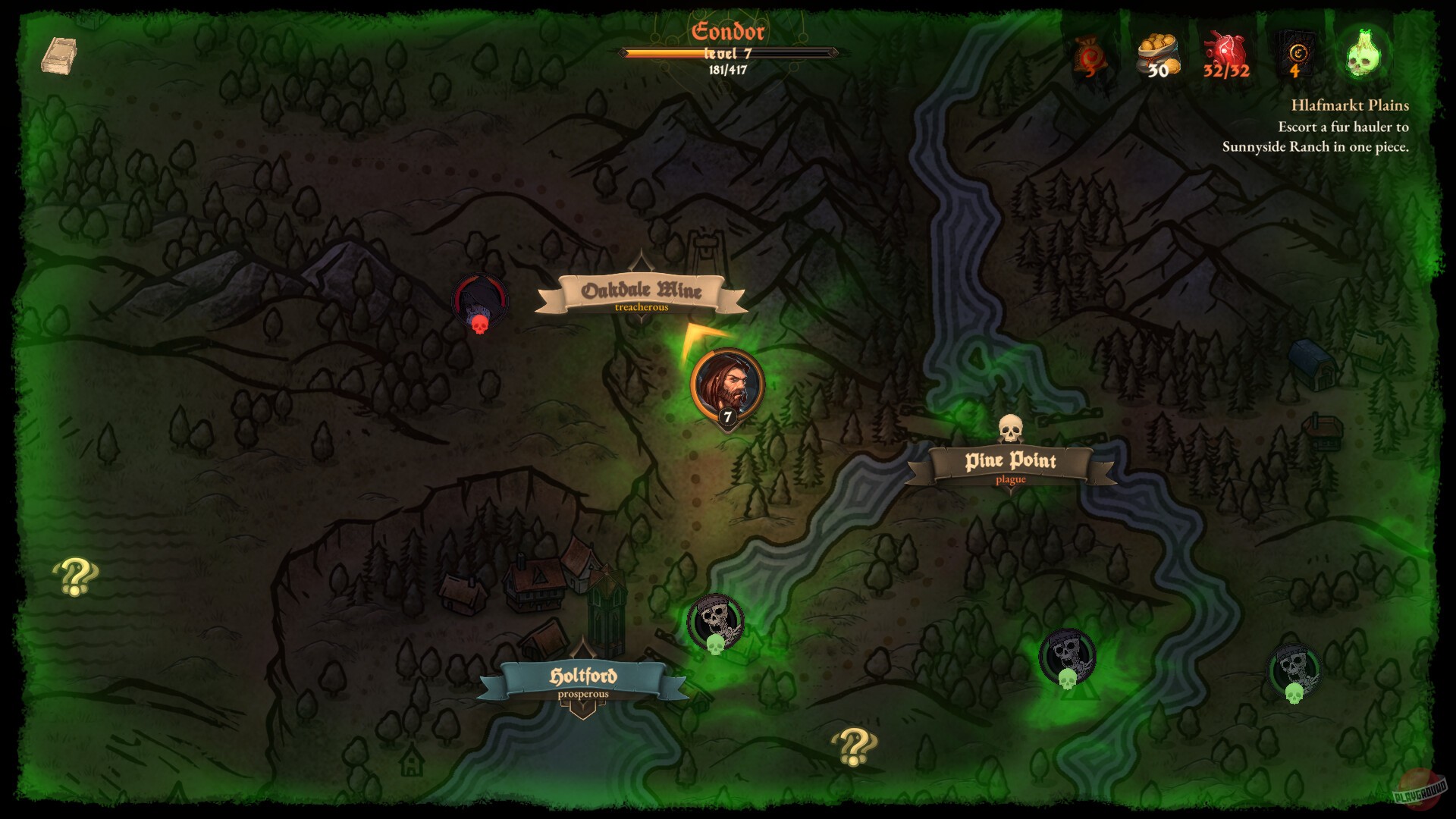Click the white skull above Pine Point
This screenshot has width=1456, height=819.
click(1012, 428)
